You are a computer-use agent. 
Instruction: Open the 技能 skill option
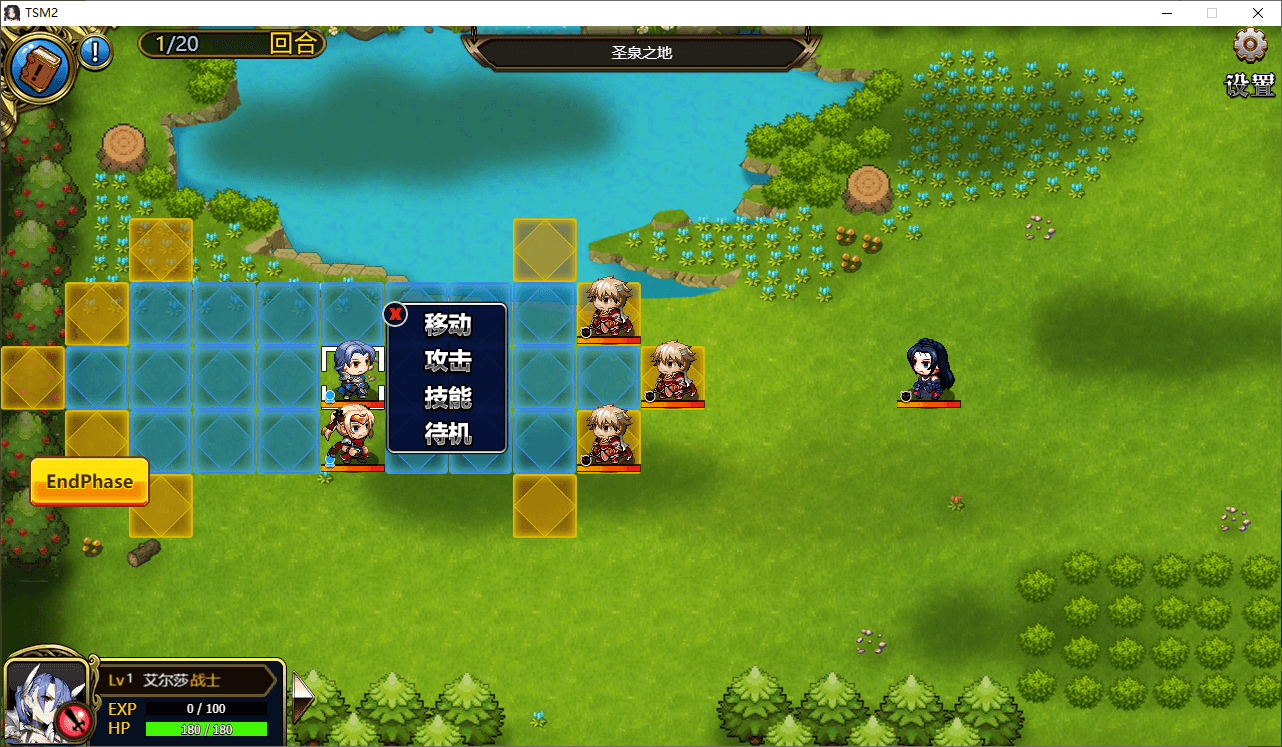pyautogui.click(x=447, y=397)
